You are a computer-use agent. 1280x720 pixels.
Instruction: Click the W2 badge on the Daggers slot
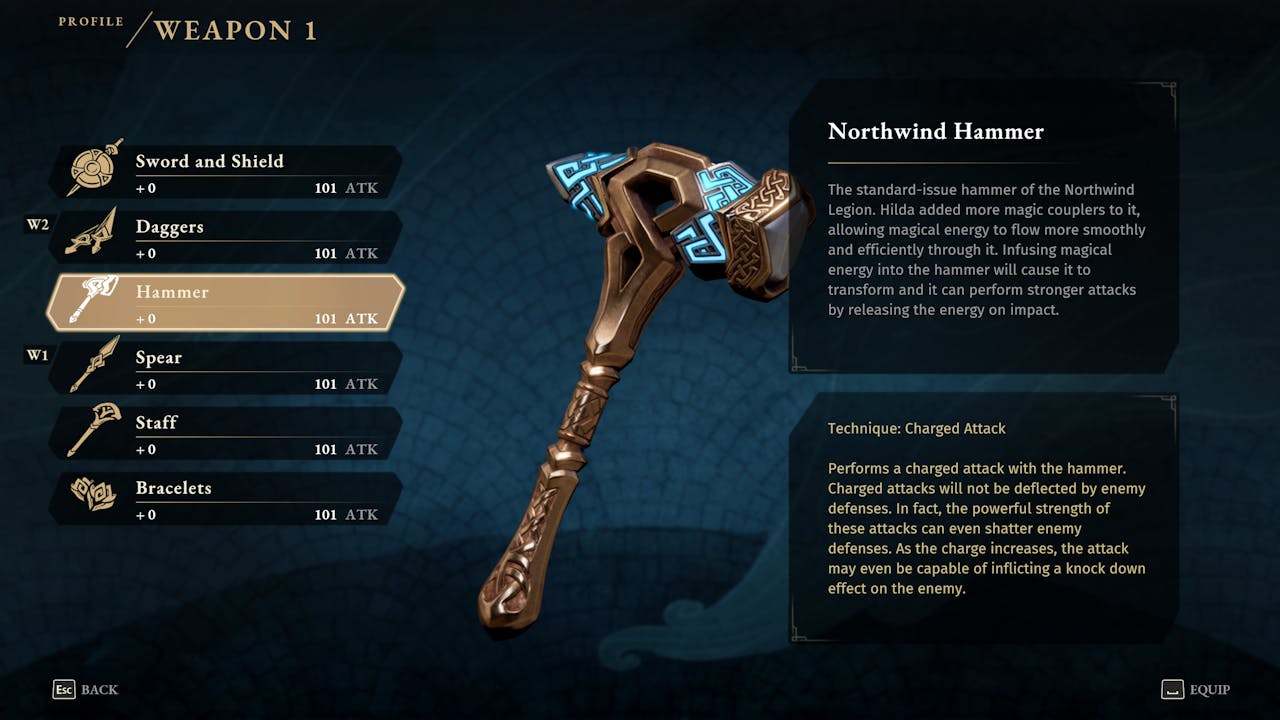(x=36, y=224)
